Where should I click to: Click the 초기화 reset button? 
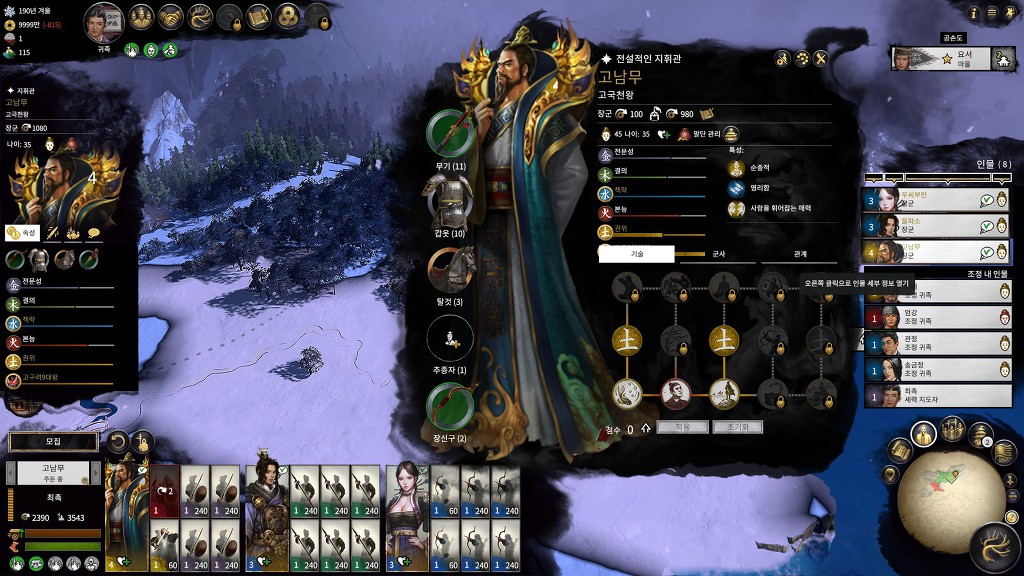click(738, 427)
